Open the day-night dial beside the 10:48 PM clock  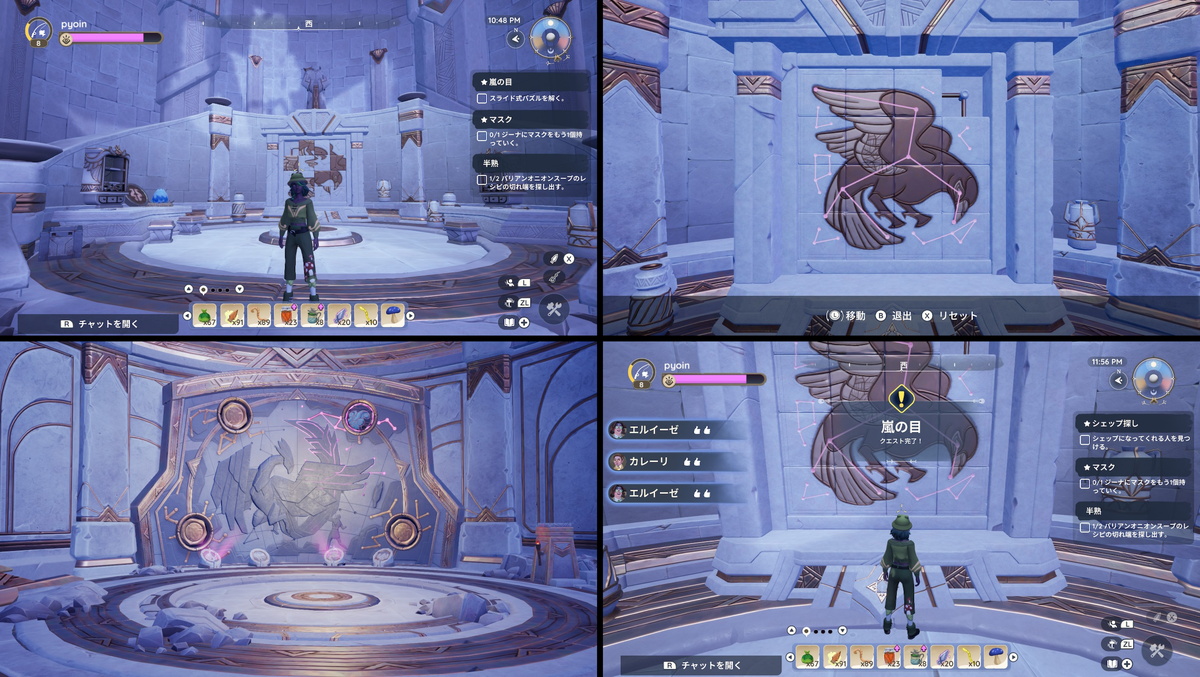tap(550, 37)
